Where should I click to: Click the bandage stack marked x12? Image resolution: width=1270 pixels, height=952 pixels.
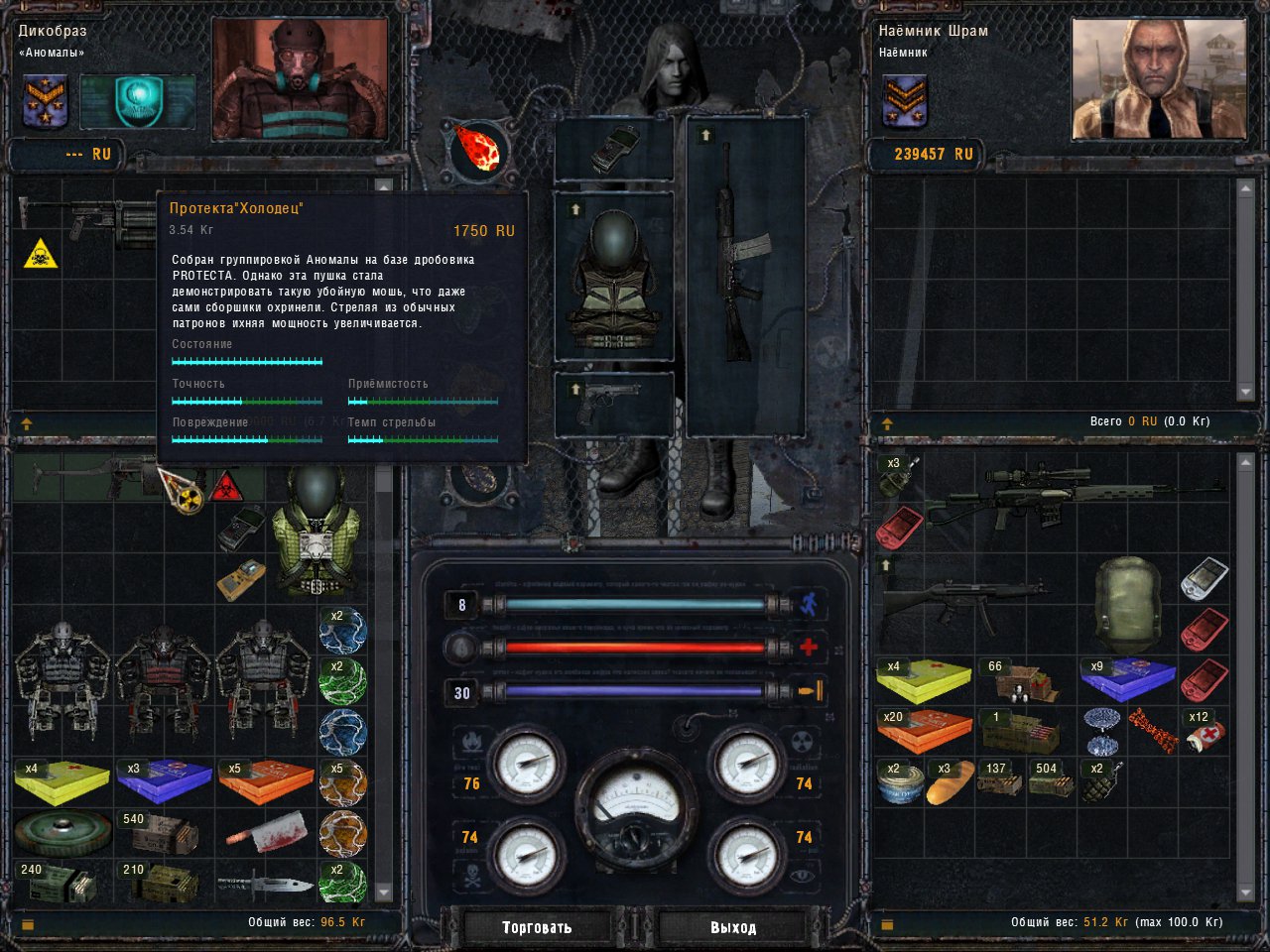(1206, 732)
